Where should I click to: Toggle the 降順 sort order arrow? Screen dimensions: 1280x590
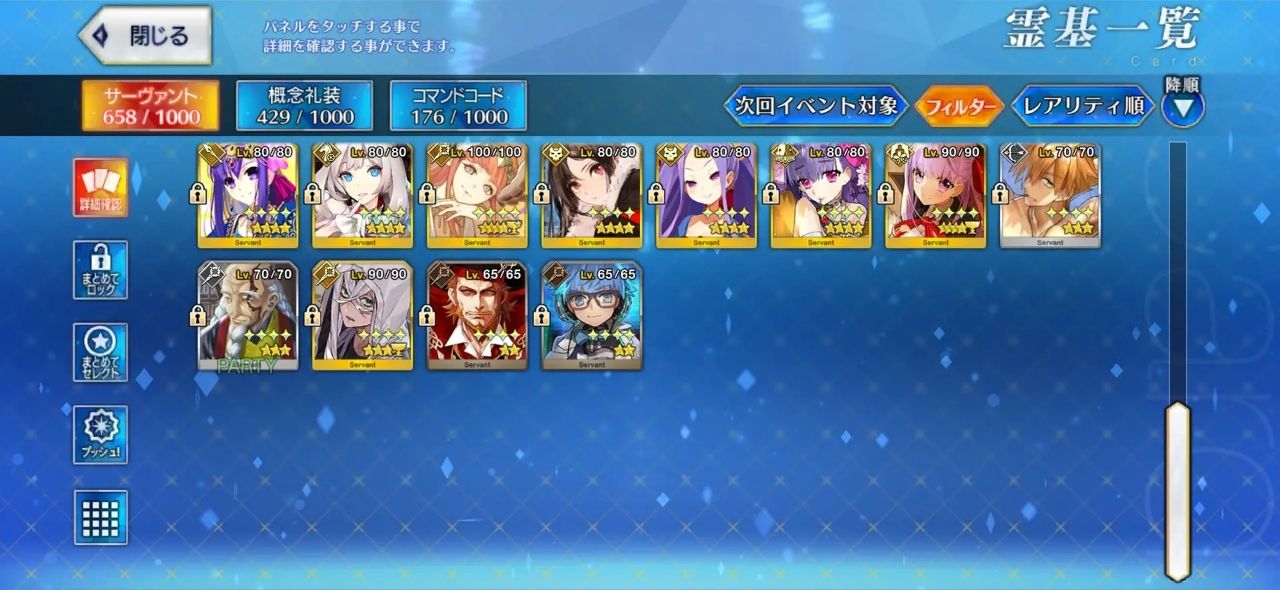[x=1183, y=106]
